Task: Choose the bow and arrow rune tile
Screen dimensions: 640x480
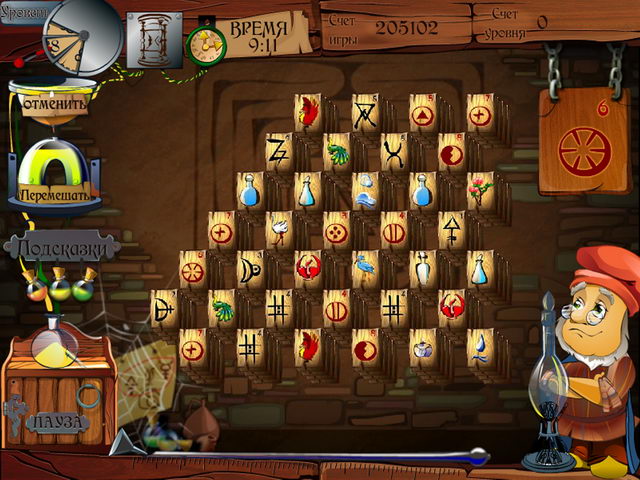Action: [x=163, y=307]
